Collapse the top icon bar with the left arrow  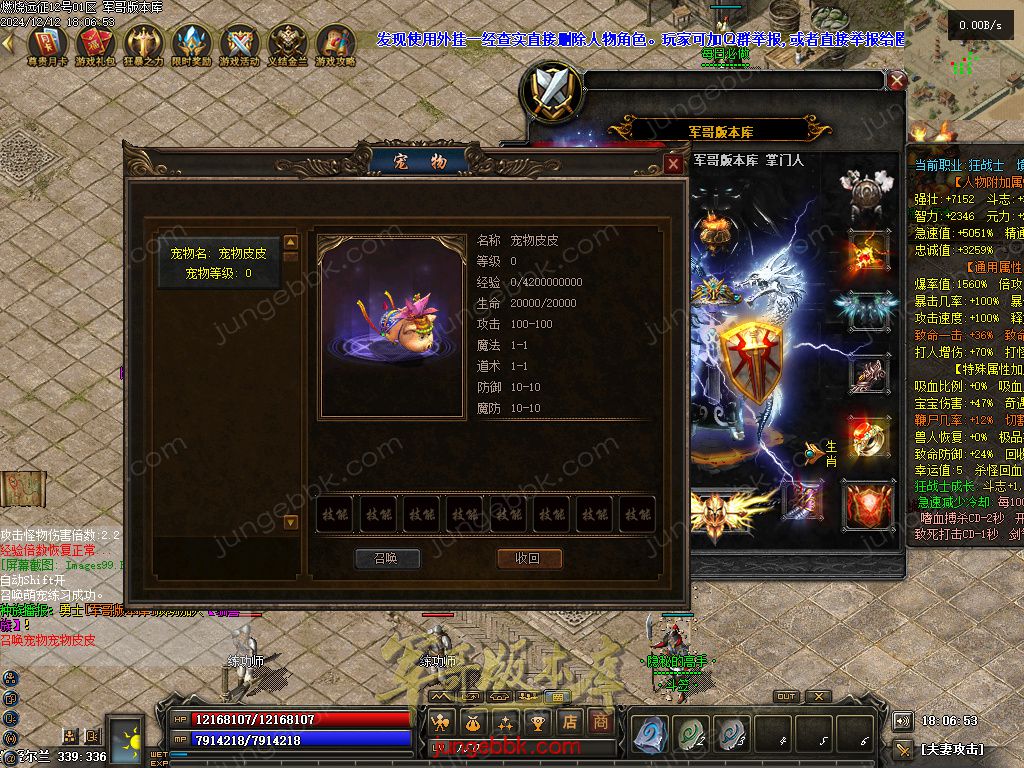click(x=8, y=43)
